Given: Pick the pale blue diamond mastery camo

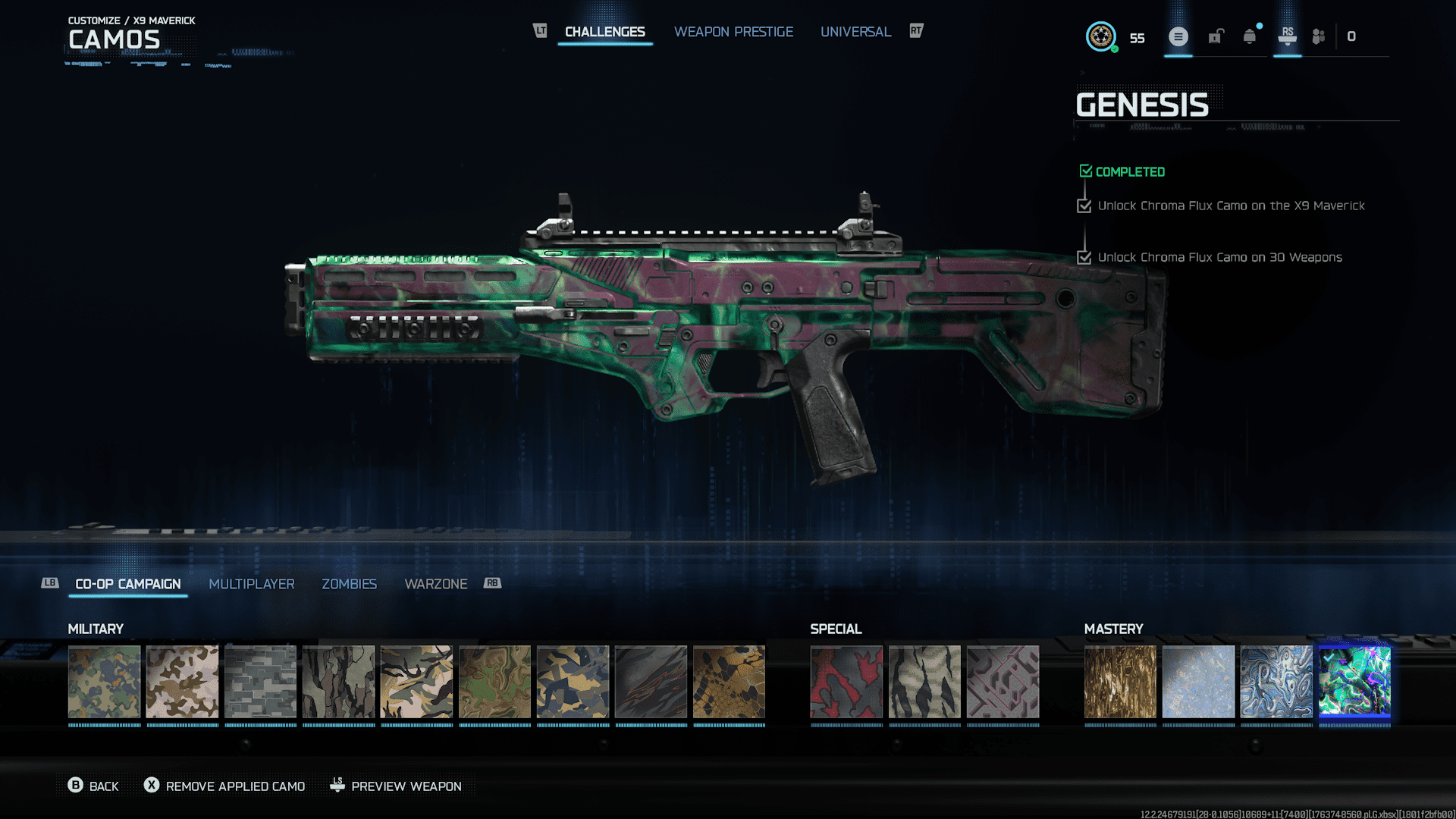Looking at the screenshot, I should click(x=1198, y=682).
